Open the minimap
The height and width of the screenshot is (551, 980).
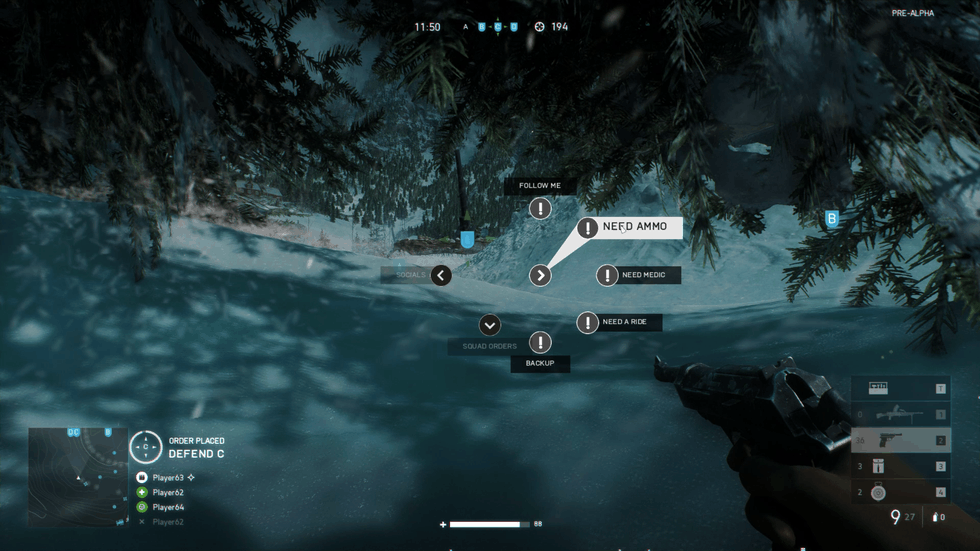78,477
